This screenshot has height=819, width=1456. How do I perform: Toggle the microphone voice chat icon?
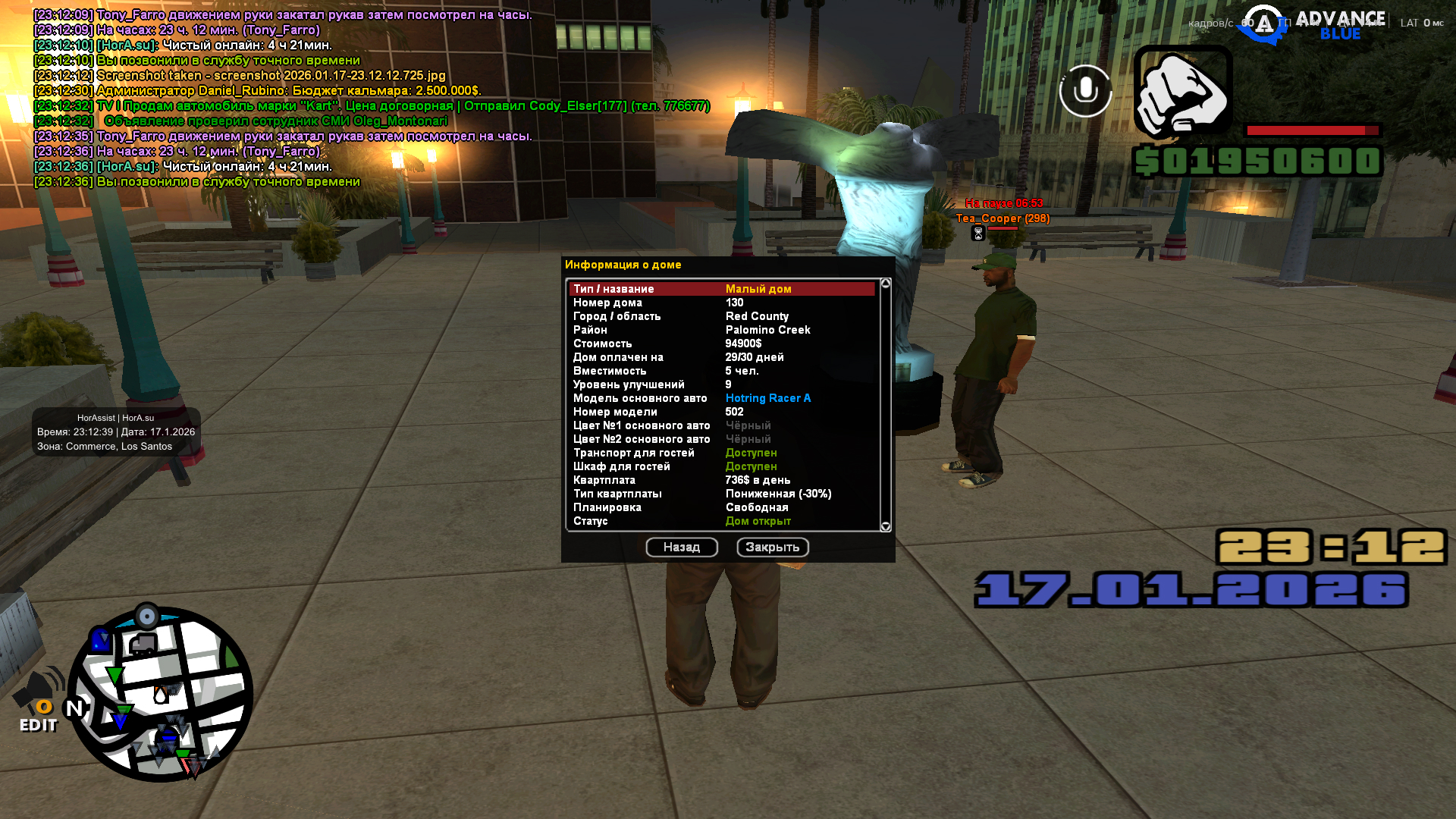[1085, 91]
